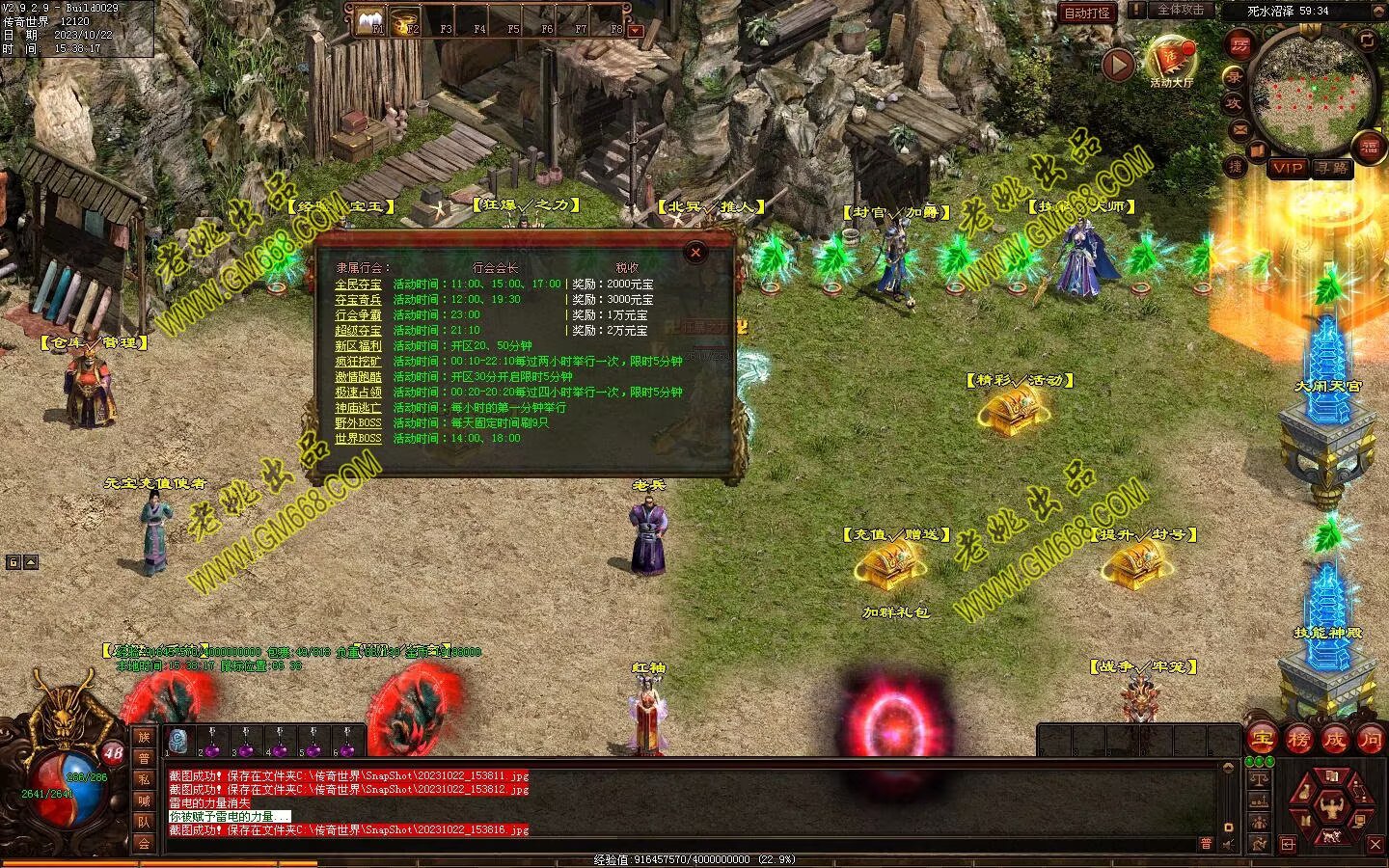The height and width of the screenshot is (868, 1389).
Task: Open the 榜 rankings button
Action: [1298, 739]
